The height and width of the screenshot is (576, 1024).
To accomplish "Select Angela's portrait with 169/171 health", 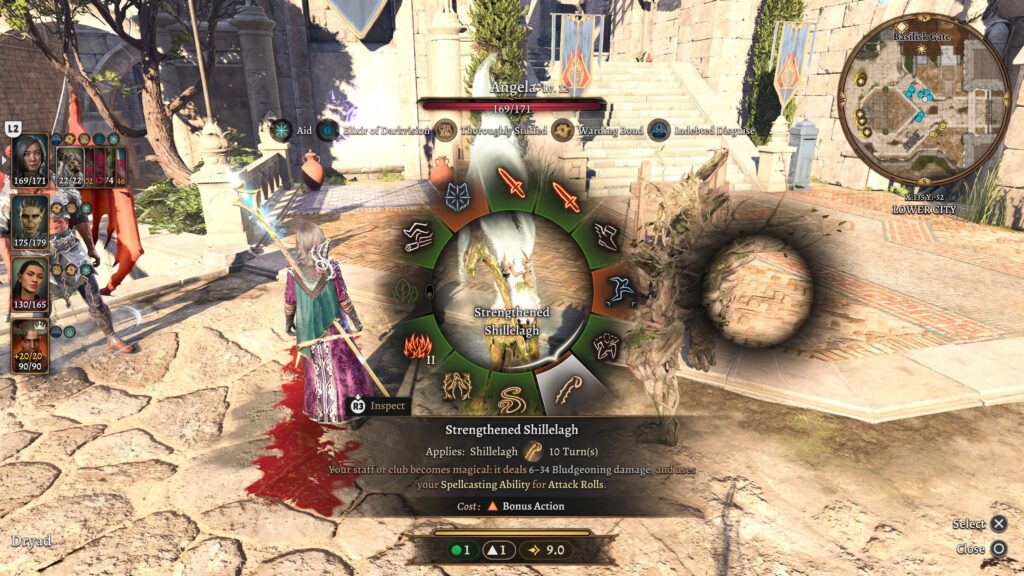I will point(30,160).
